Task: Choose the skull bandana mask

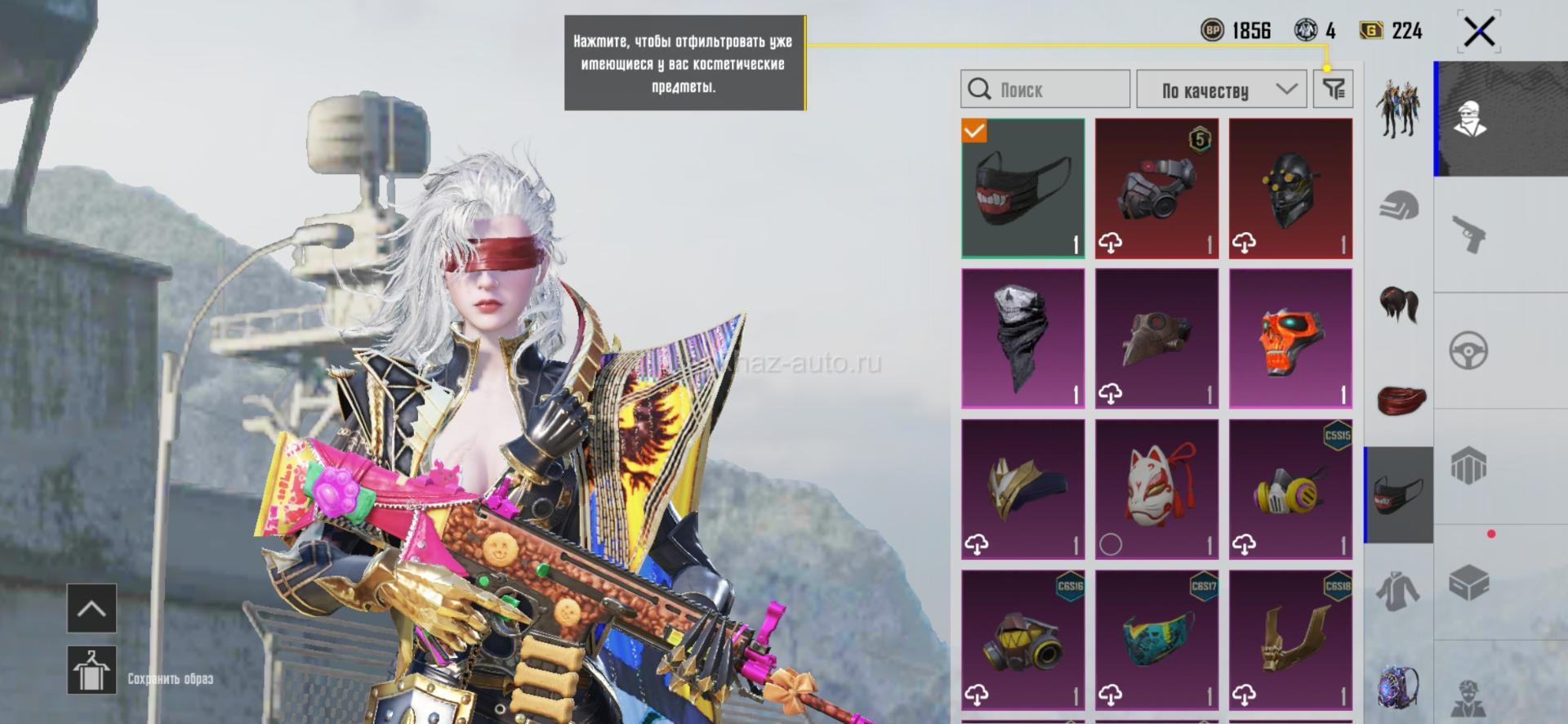Action: 1023,338
